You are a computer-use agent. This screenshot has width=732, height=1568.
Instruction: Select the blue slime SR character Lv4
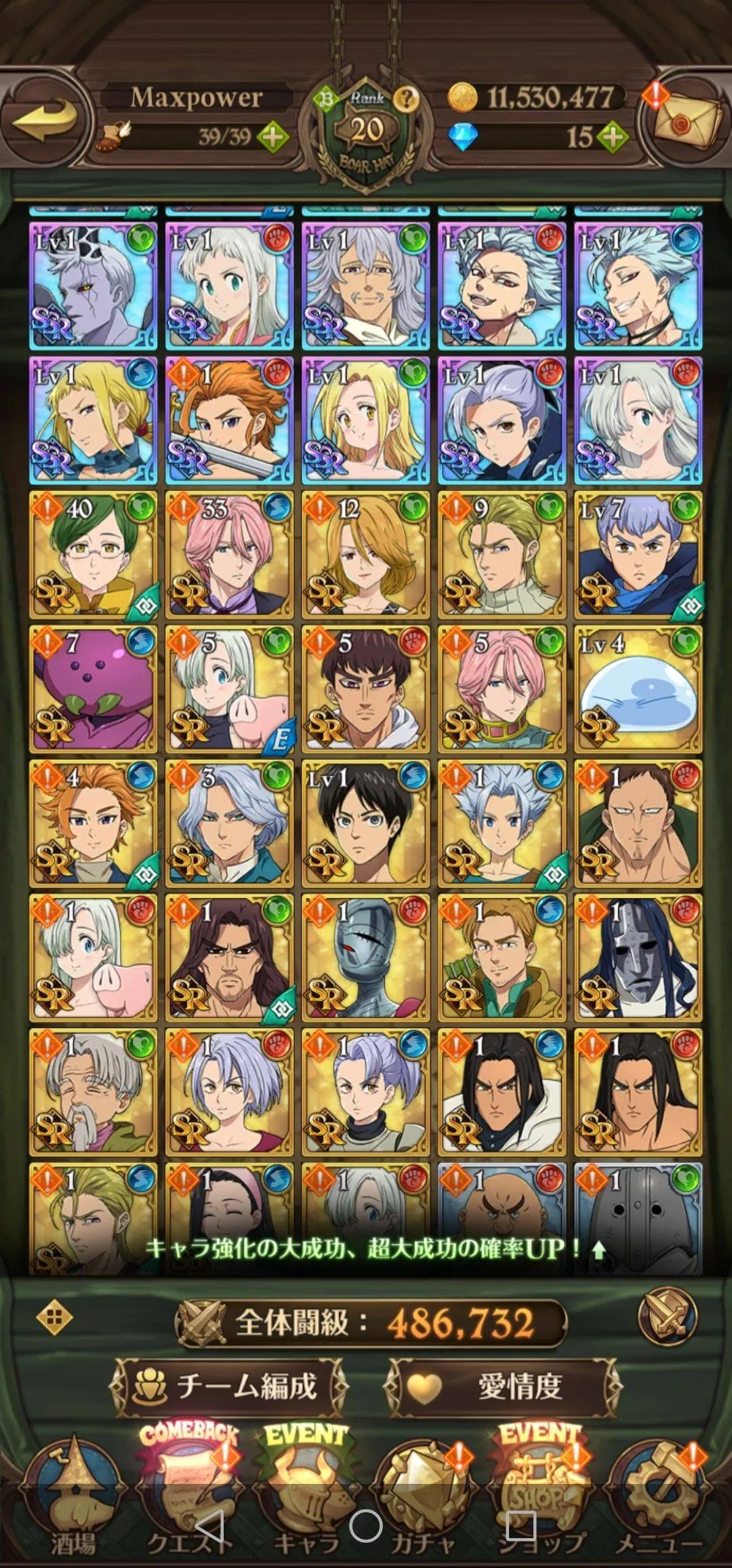tap(638, 689)
